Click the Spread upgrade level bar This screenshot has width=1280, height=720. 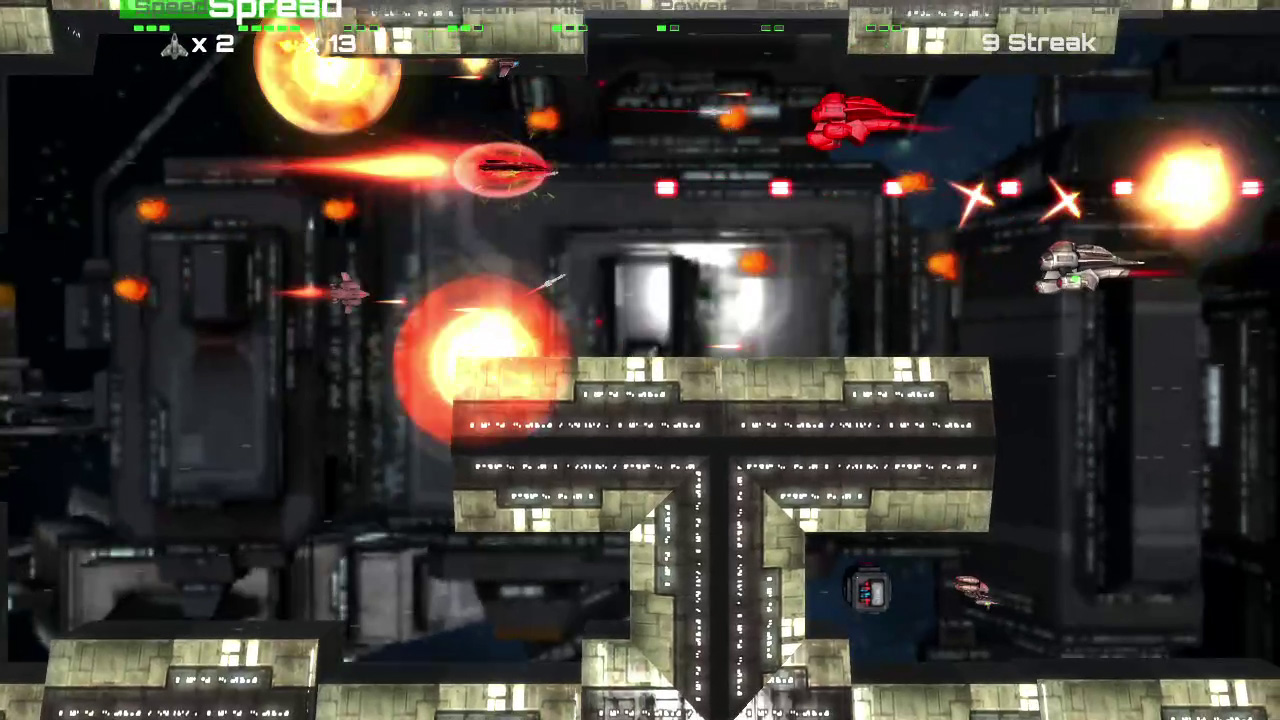tap(270, 28)
